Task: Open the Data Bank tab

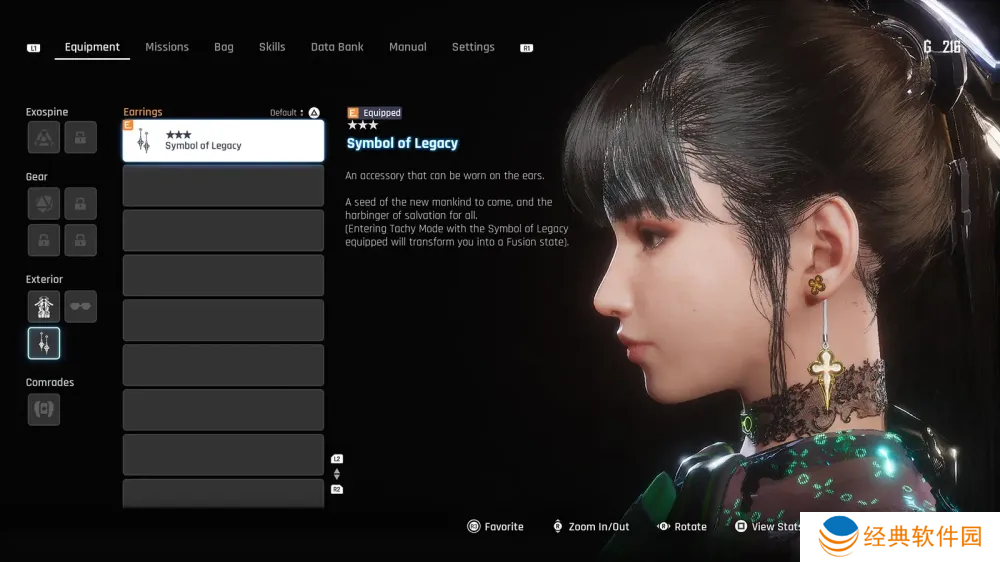Action: click(x=337, y=47)
